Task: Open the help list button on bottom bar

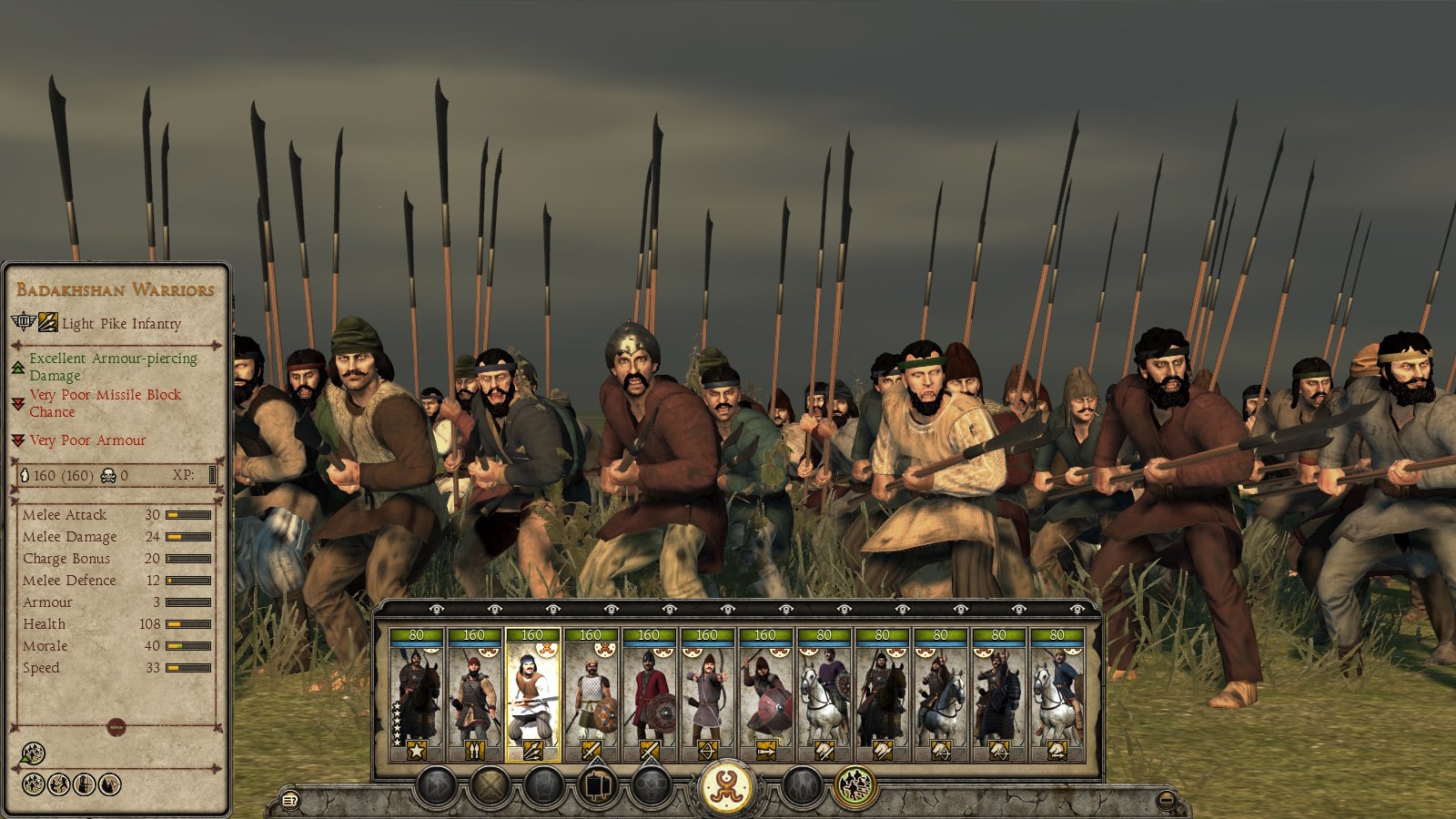Action: click(x=290, y=801)
